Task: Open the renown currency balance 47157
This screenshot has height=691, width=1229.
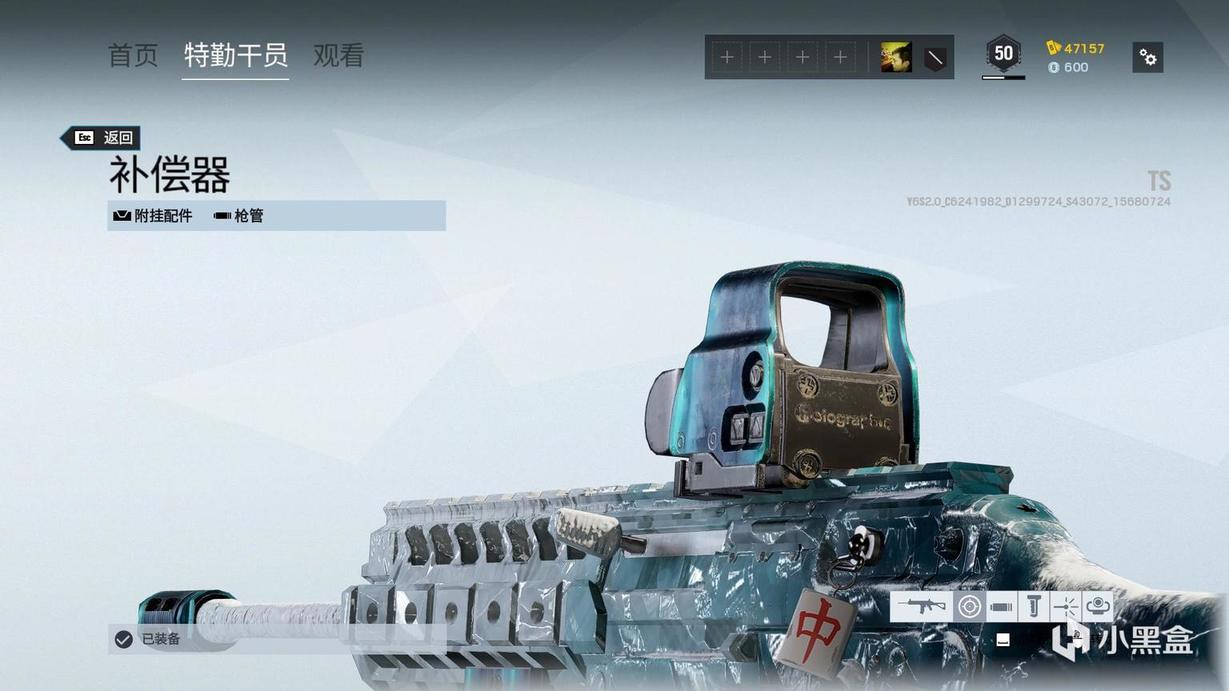Action: tap(1076, 48)
